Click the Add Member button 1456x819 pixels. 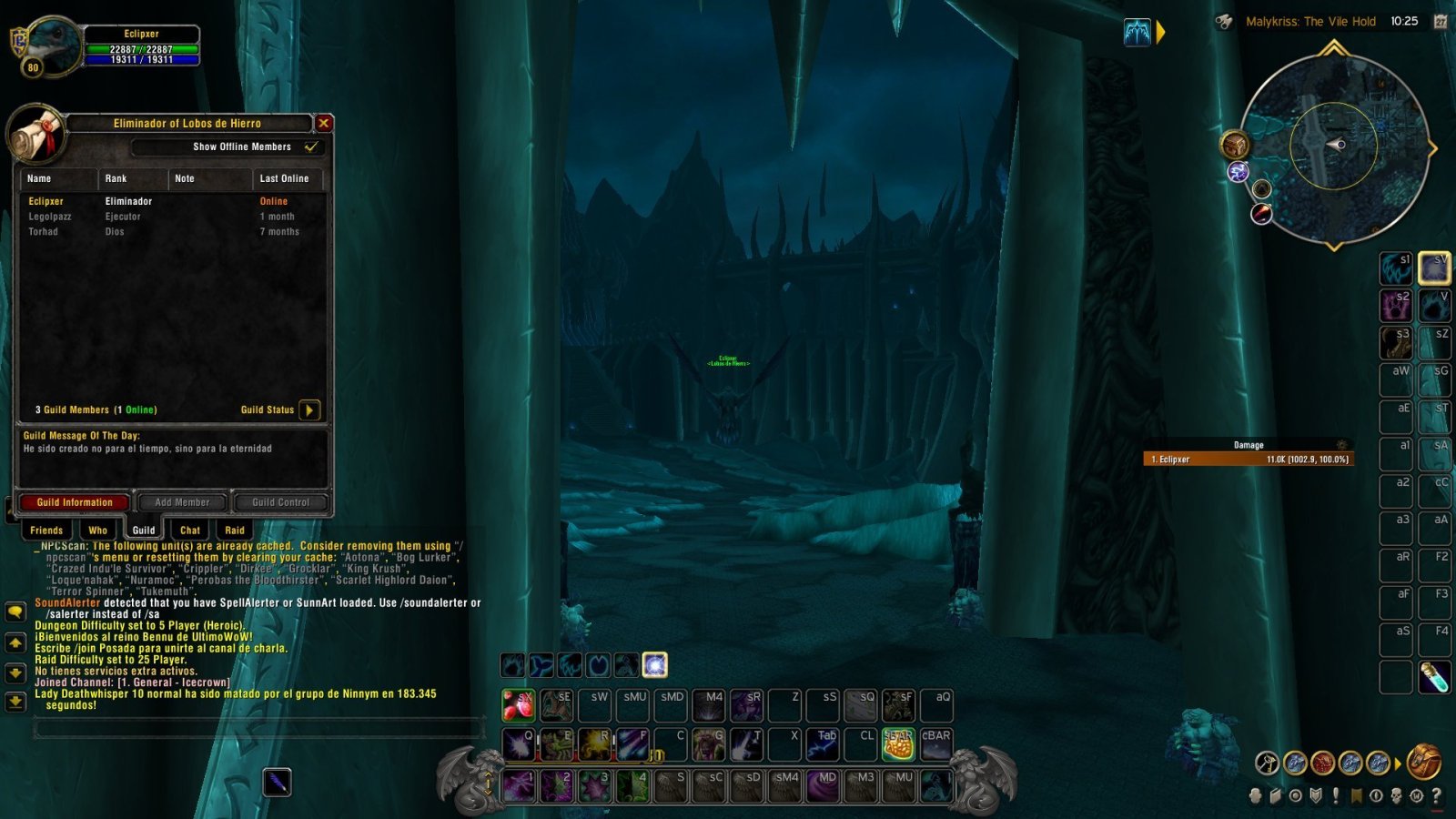tap(184, 502)
